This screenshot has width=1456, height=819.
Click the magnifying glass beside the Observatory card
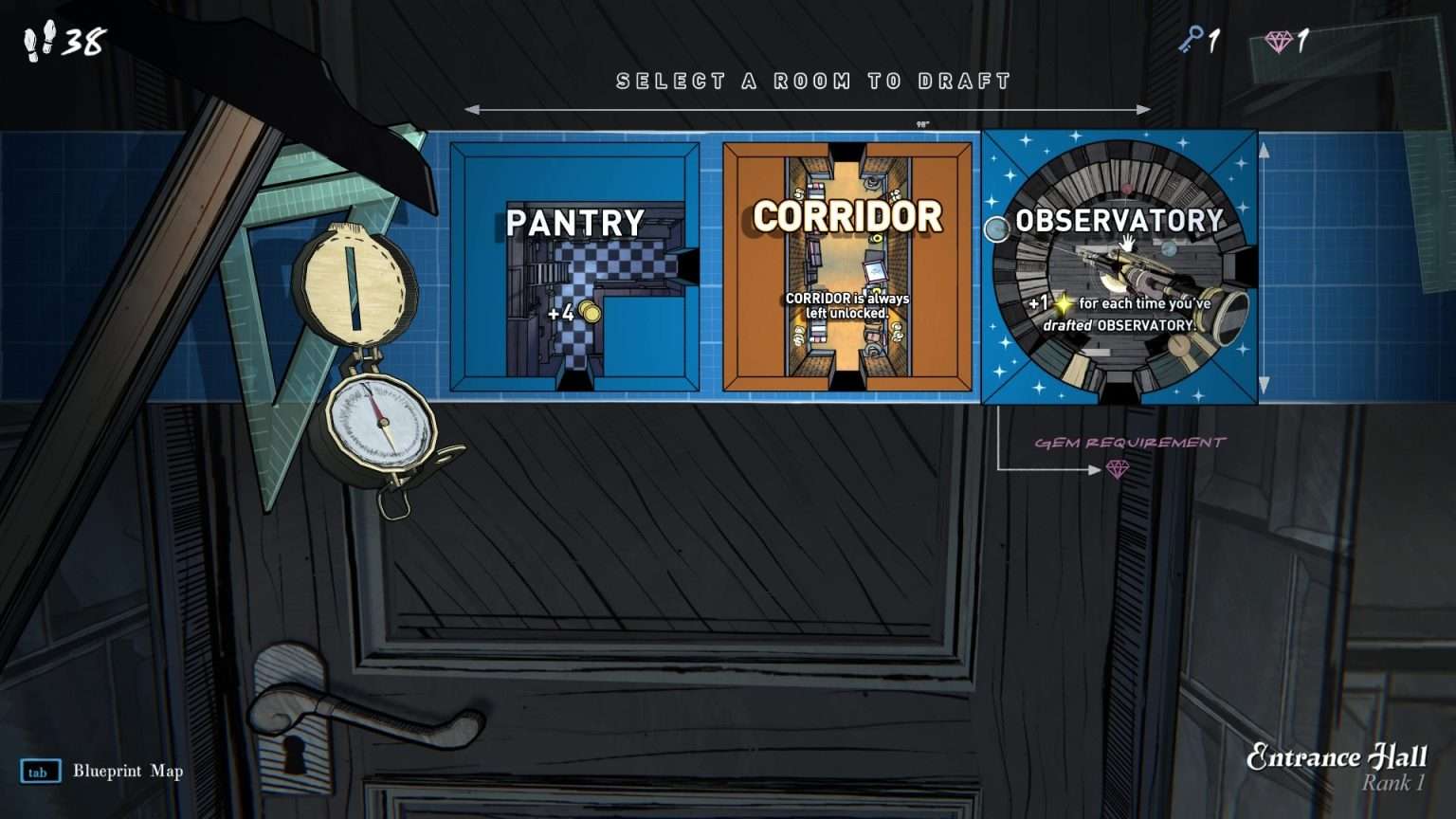pos(996,228)
